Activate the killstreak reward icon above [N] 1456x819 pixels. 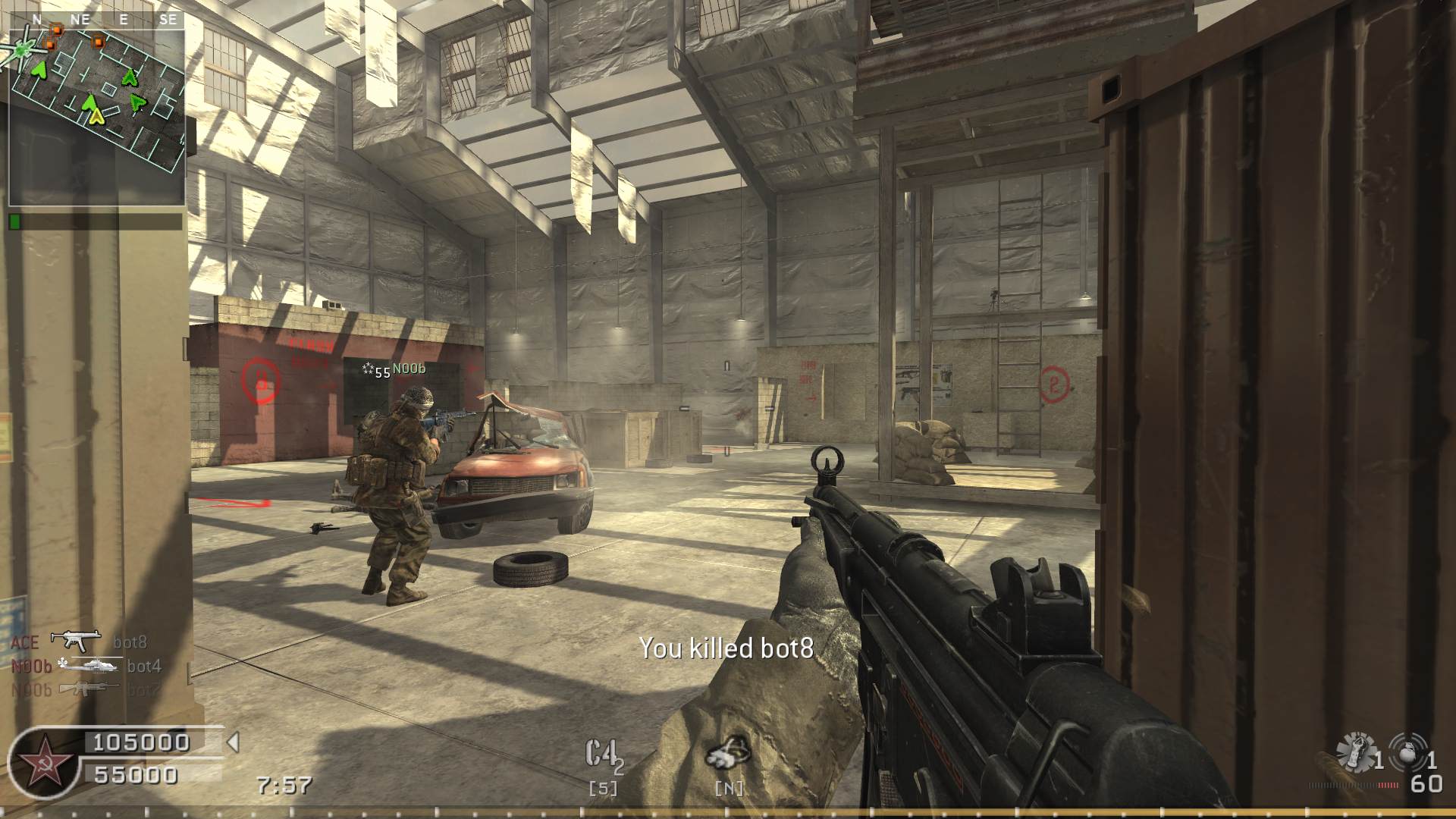728,752
